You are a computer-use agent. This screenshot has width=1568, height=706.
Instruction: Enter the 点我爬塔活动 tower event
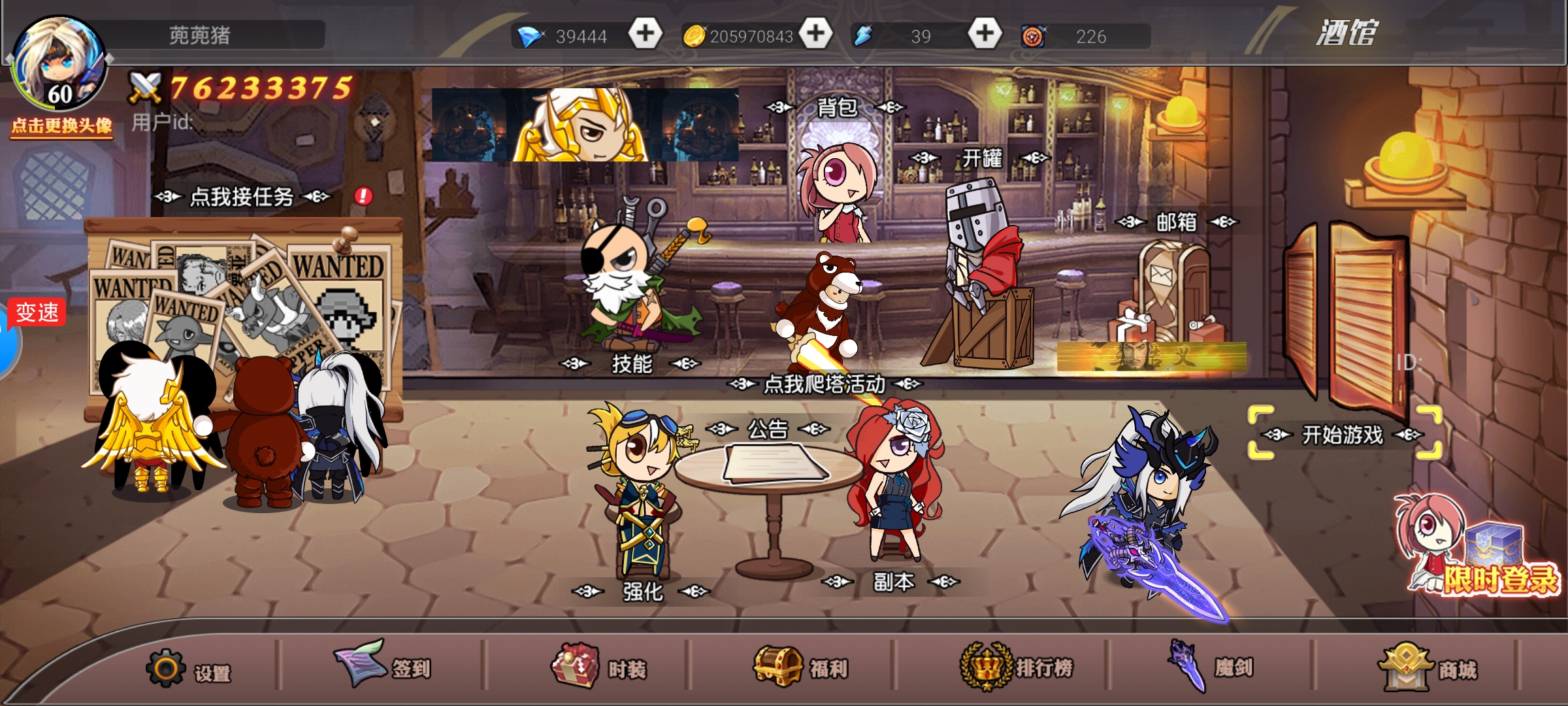[825, 384]
